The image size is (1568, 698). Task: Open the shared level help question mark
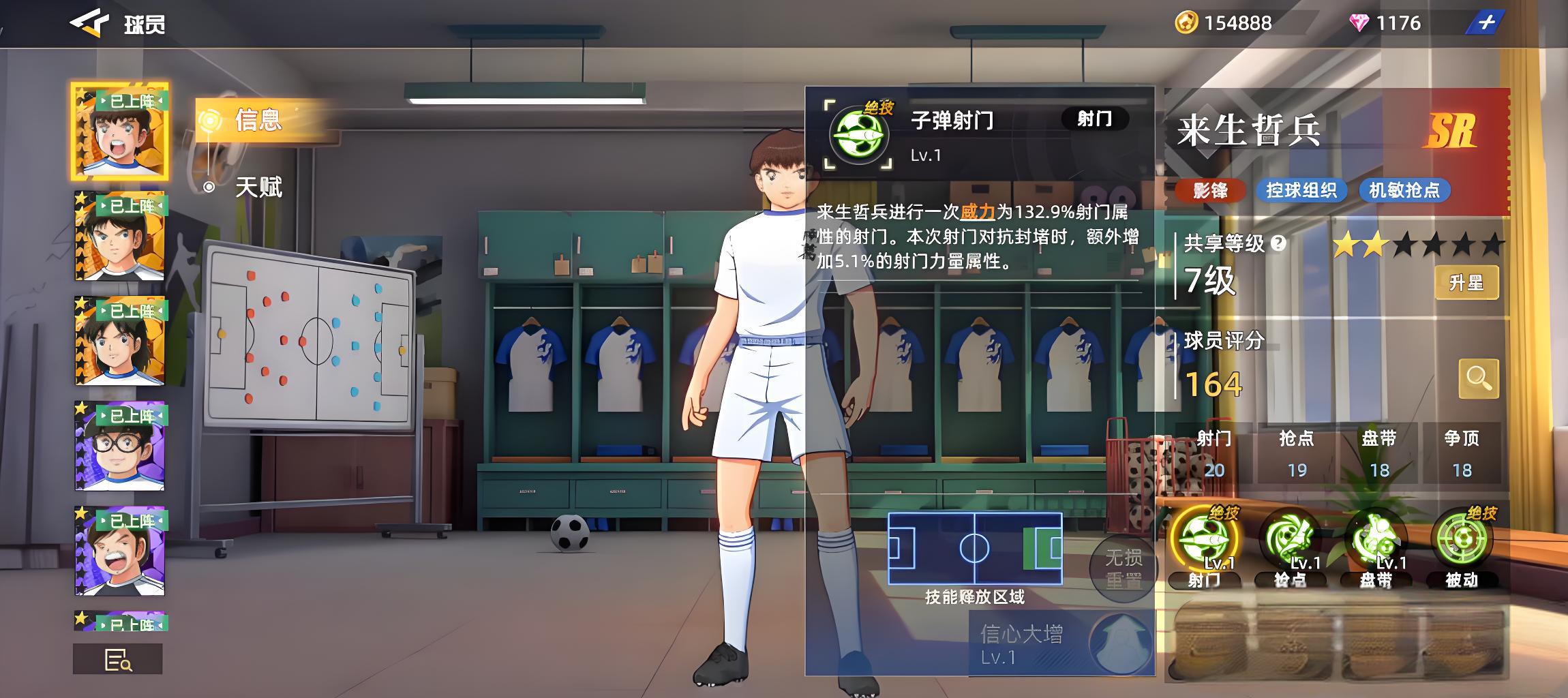(1279, 243)
